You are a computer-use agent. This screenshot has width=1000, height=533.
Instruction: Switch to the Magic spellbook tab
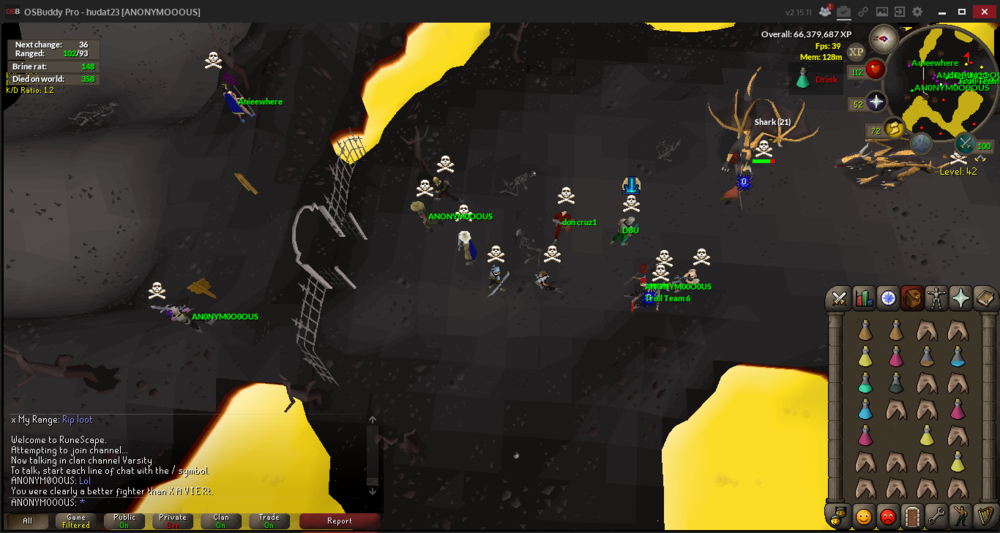point(984,298)
